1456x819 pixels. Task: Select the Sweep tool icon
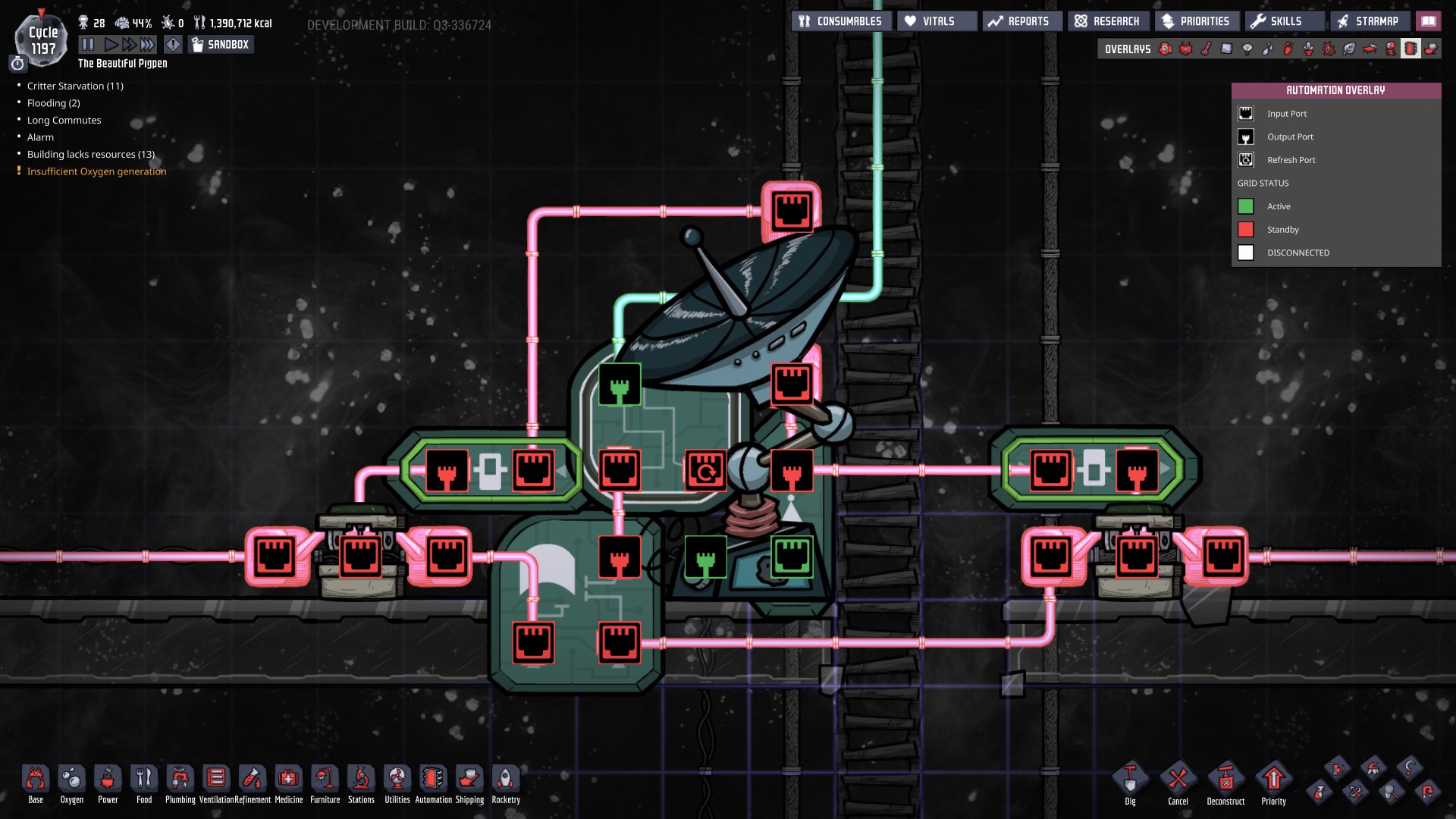(1335, 767)
